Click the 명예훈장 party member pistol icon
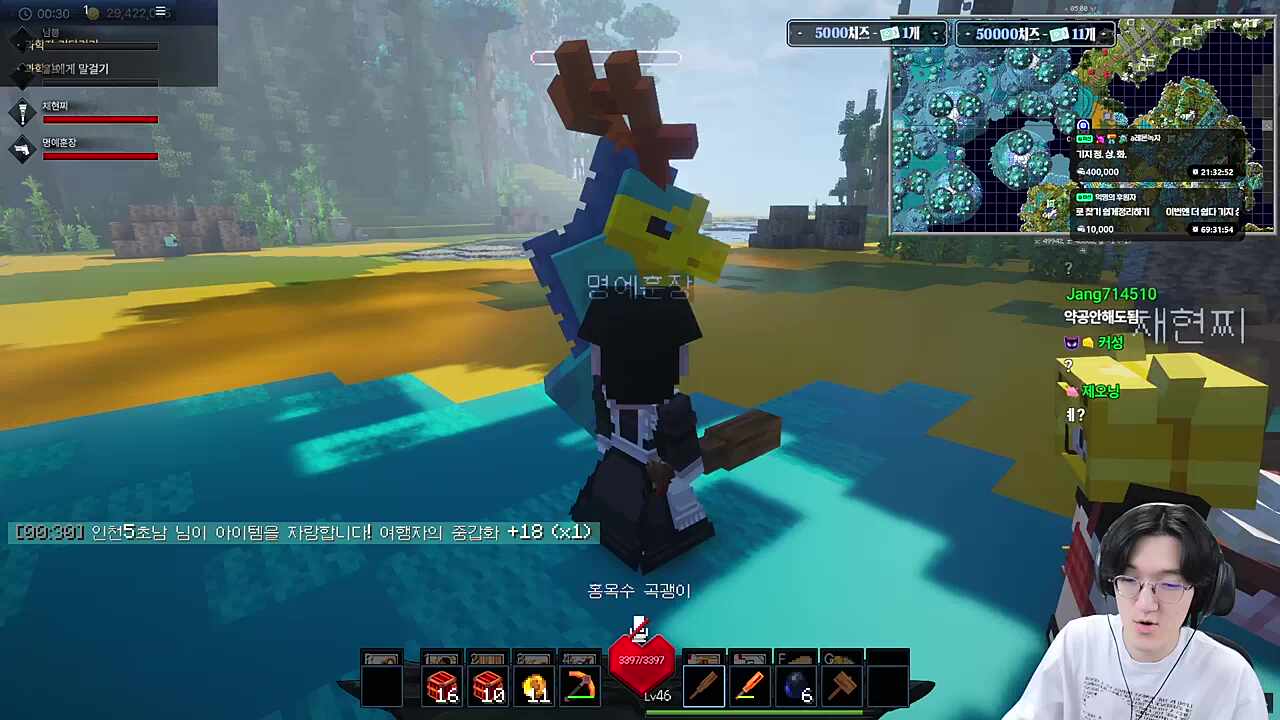The image size is (1280, 720). point(22,150)
